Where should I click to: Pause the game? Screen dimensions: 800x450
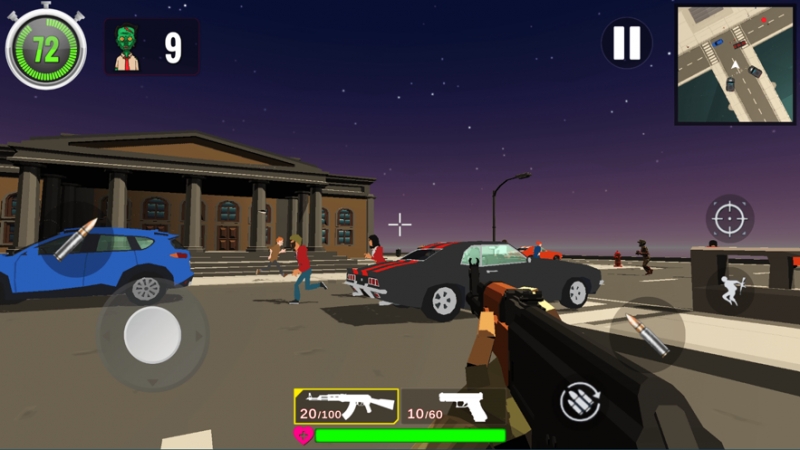(626, 43)
